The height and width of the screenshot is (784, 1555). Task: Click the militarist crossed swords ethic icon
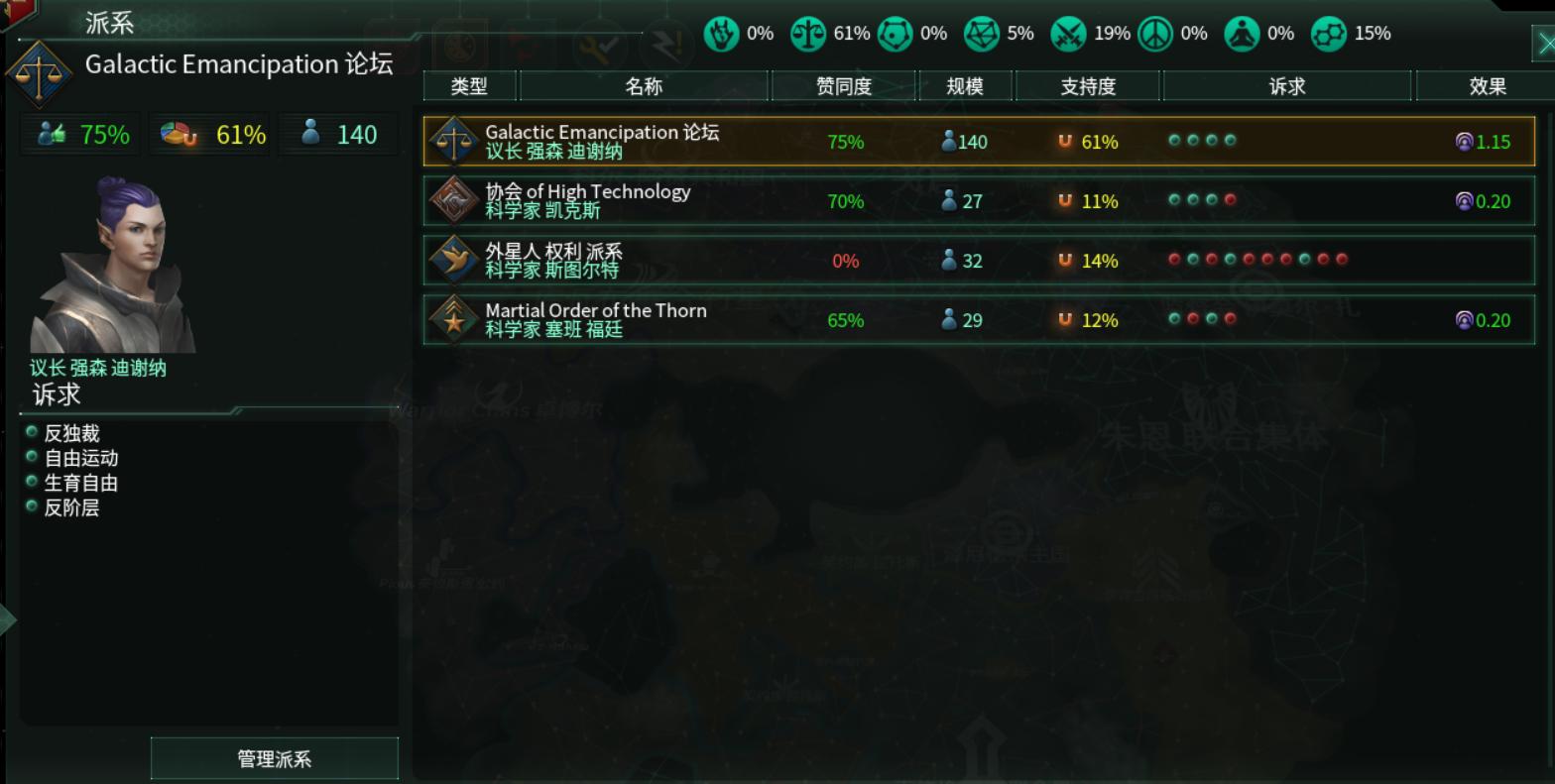click(x=1068, y=34)
